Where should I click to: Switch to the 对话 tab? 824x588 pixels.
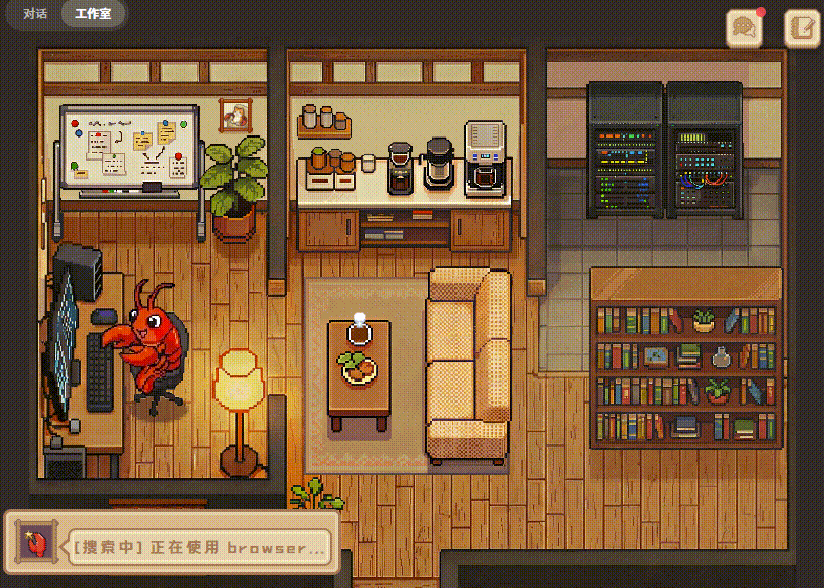[35, 15]
